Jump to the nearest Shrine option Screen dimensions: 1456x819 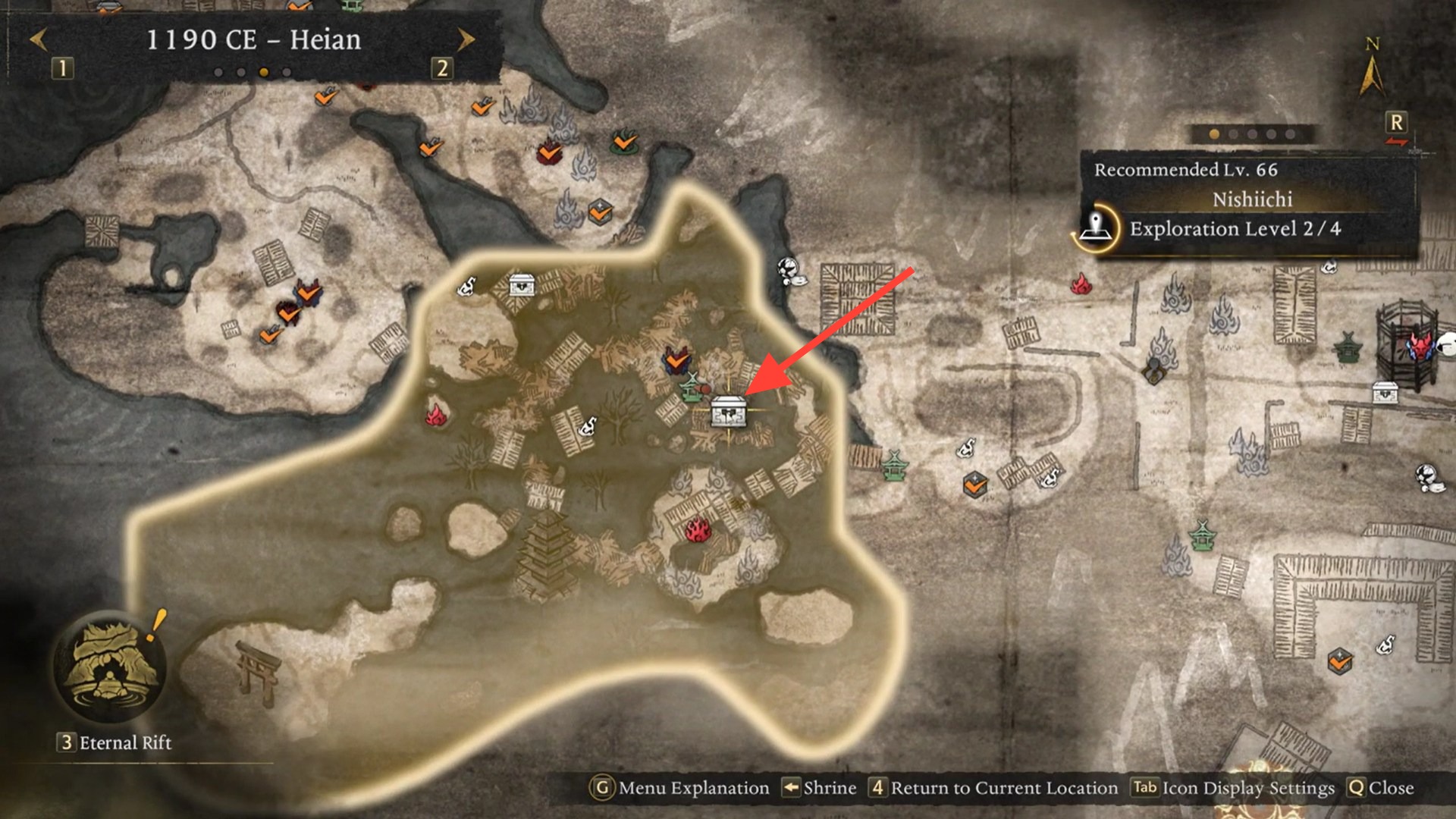[820, 788]
